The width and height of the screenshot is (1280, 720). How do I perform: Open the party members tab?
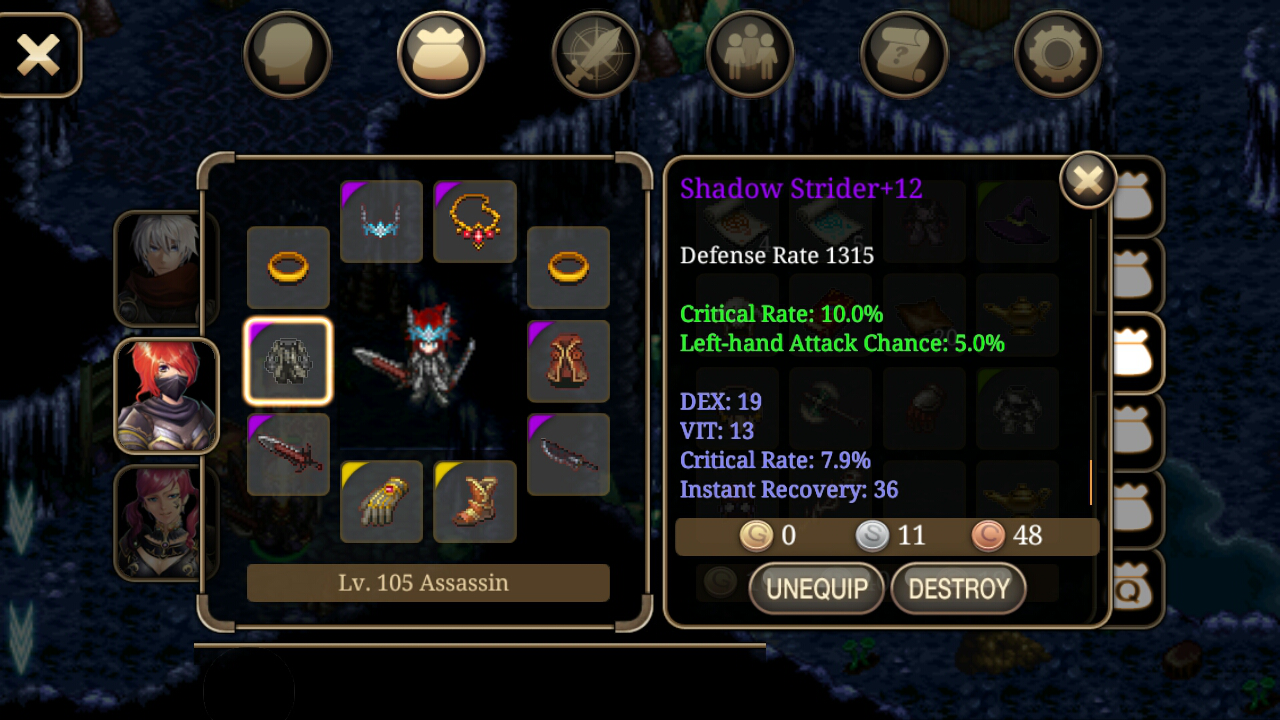749,54
